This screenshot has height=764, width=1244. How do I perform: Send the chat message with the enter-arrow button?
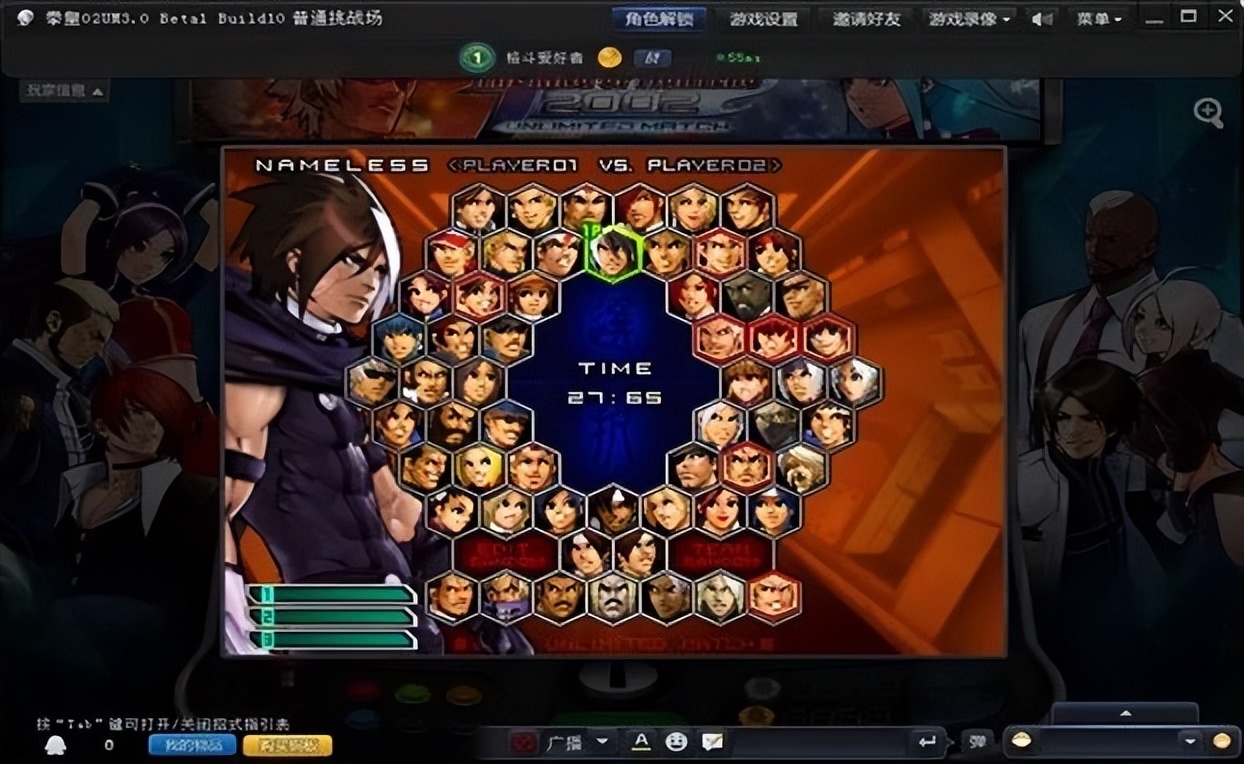(927, 742)
